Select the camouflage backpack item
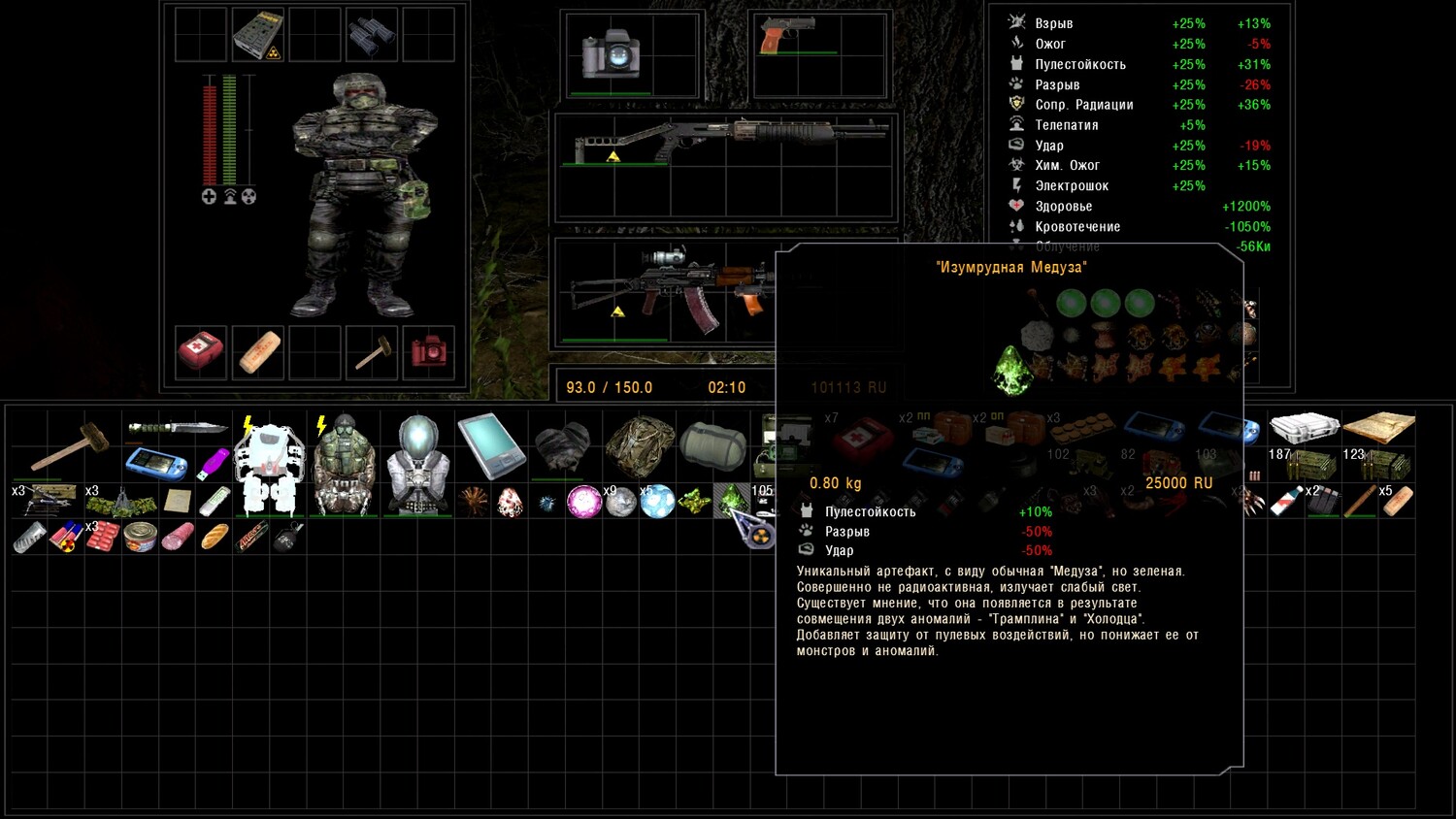This screenshot has width=1456, height=819. [x=639, y=446]
